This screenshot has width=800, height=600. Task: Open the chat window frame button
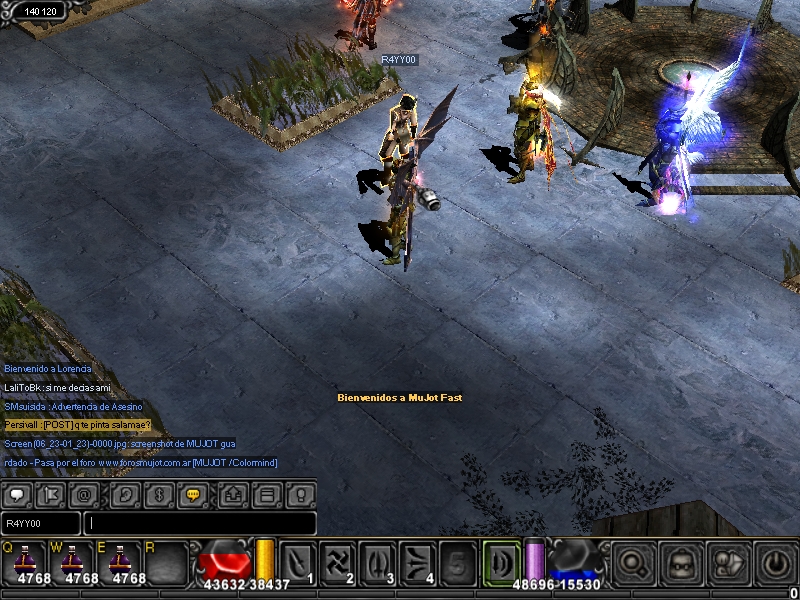point(267,494)
